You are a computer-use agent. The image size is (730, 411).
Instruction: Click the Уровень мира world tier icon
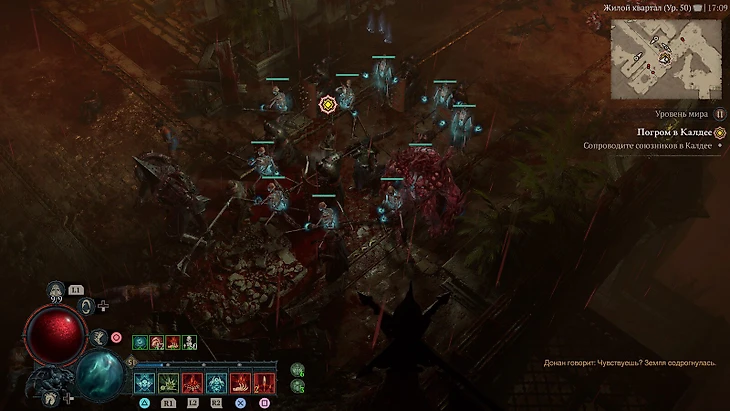[719, 114]
